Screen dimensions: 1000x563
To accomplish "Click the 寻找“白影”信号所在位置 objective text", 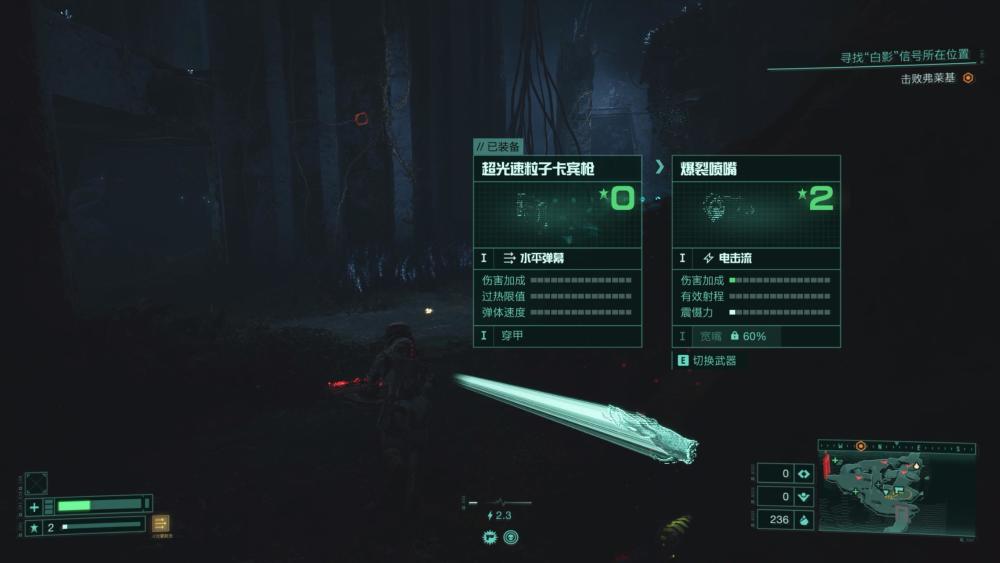I will click(x=905, y=56).
